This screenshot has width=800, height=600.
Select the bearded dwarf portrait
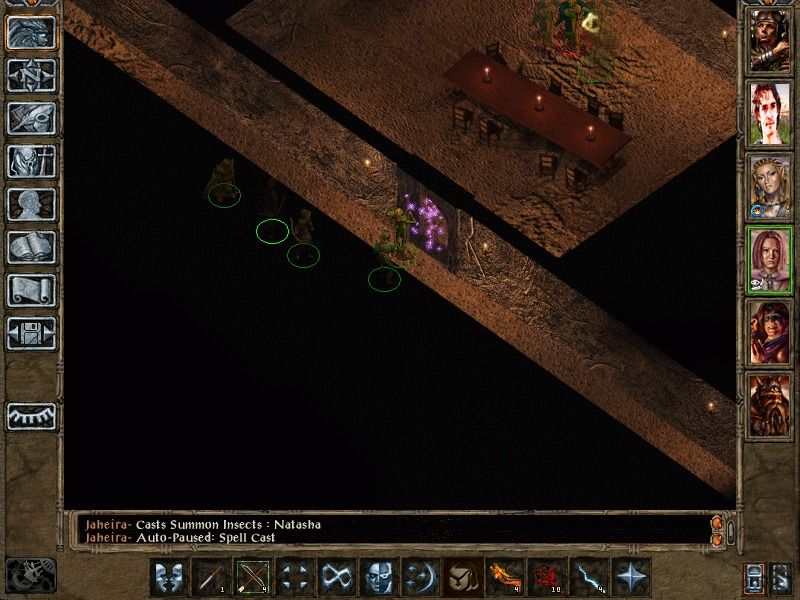769,403
